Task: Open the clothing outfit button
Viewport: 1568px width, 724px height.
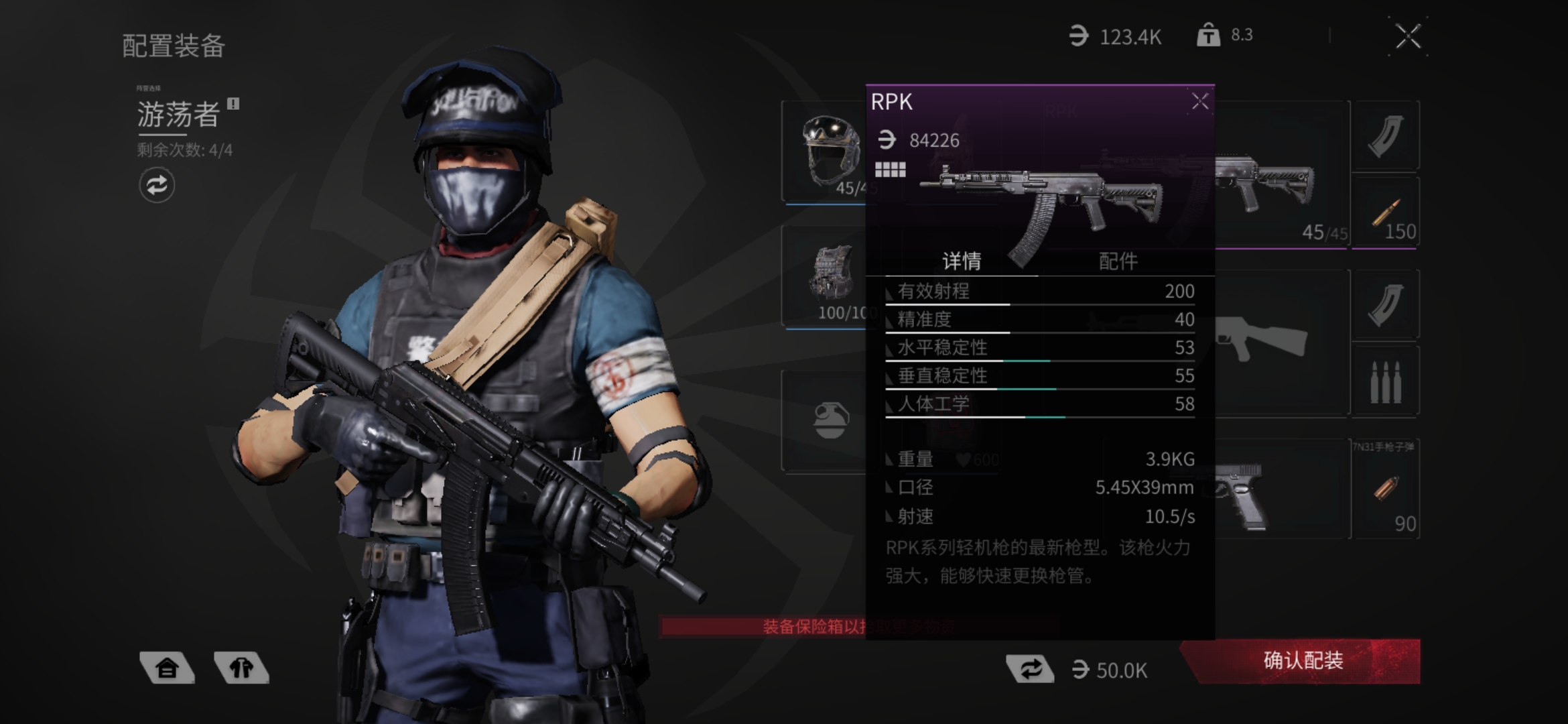Action: 241,668
